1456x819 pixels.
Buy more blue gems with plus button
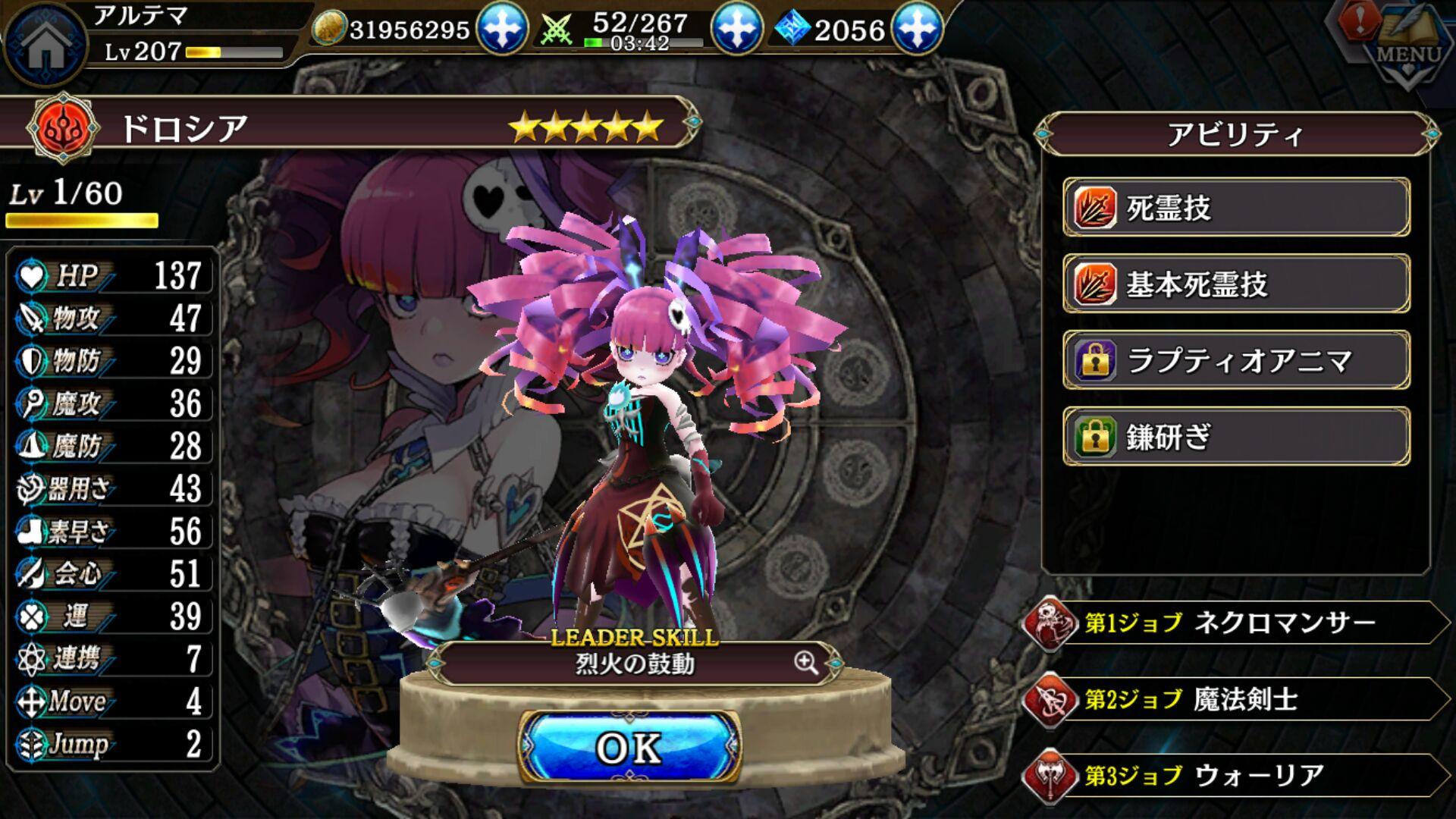click(917, 29)
